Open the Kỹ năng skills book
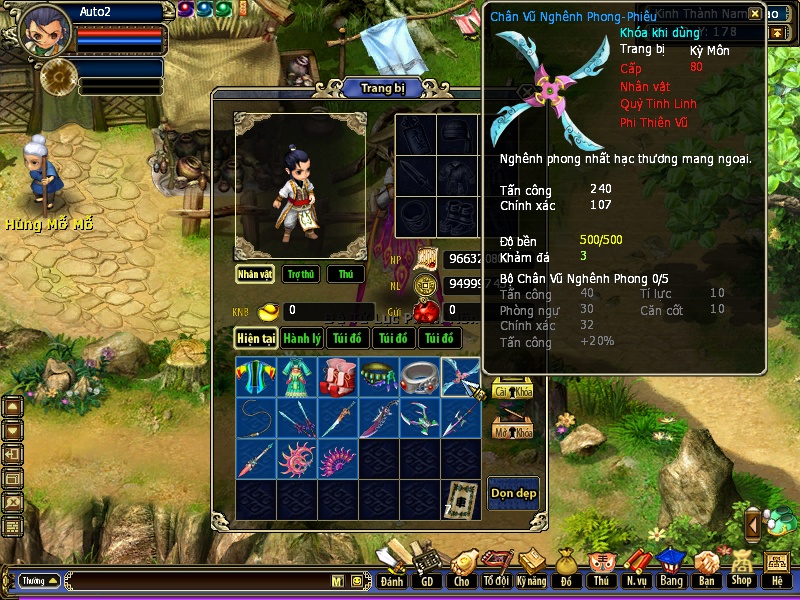The width and height of the screenshot is (800, 600). 531,571
